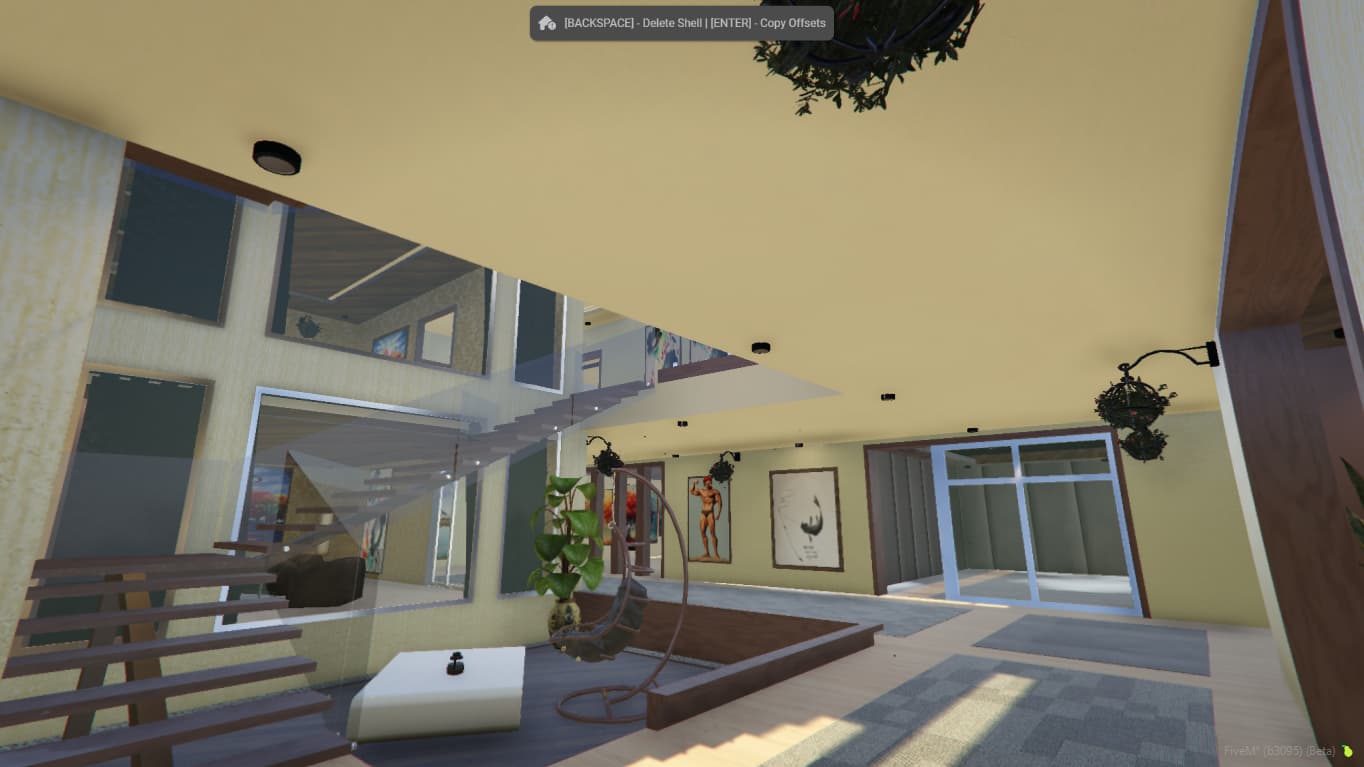This screenshot has height=767, width=1364.
Task: Click the FiveM (b3095) Beta watermark
Action: coord(1277,751)
